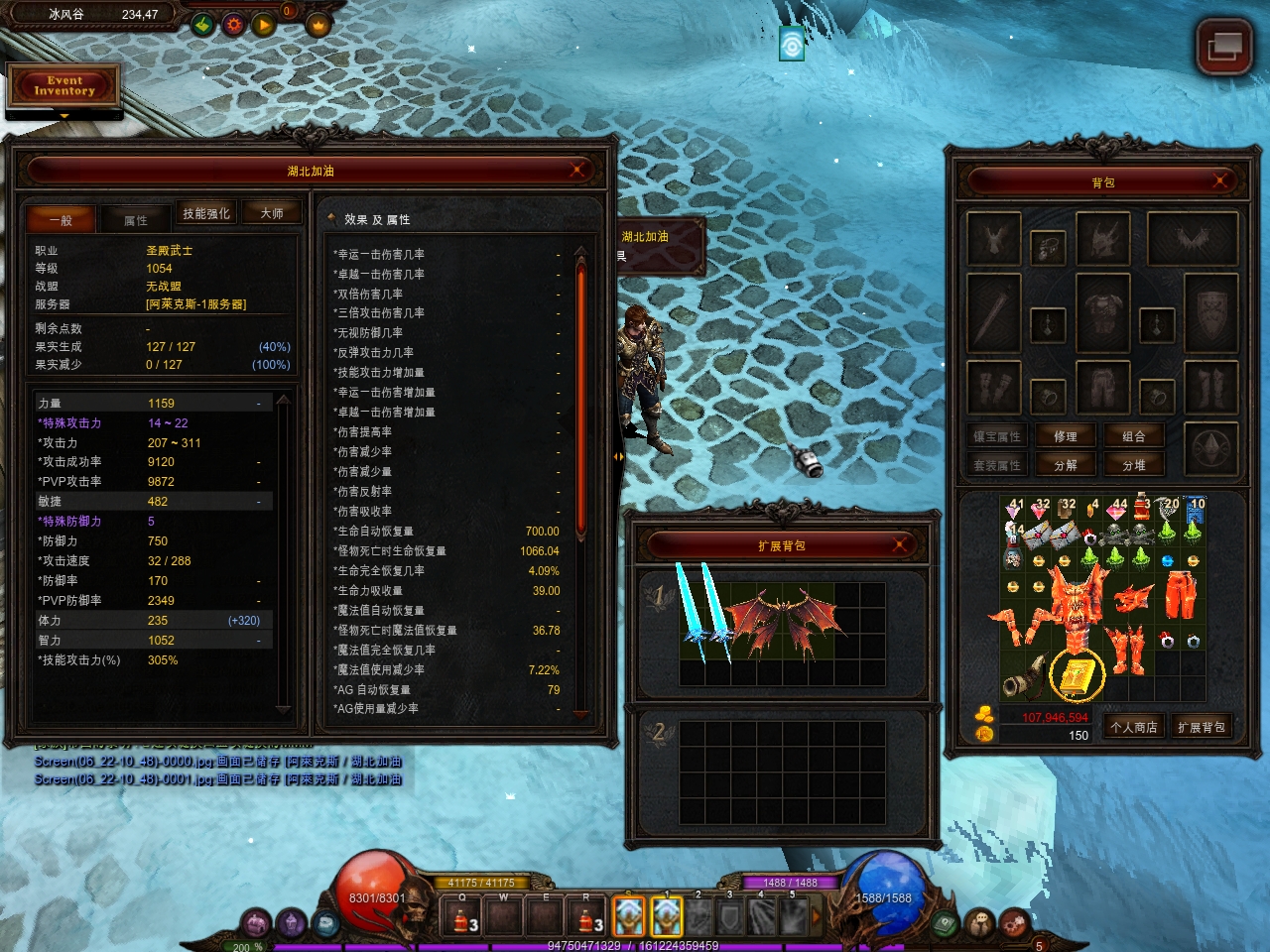Click the 分堆 split stack button

tap(1134, 465)
